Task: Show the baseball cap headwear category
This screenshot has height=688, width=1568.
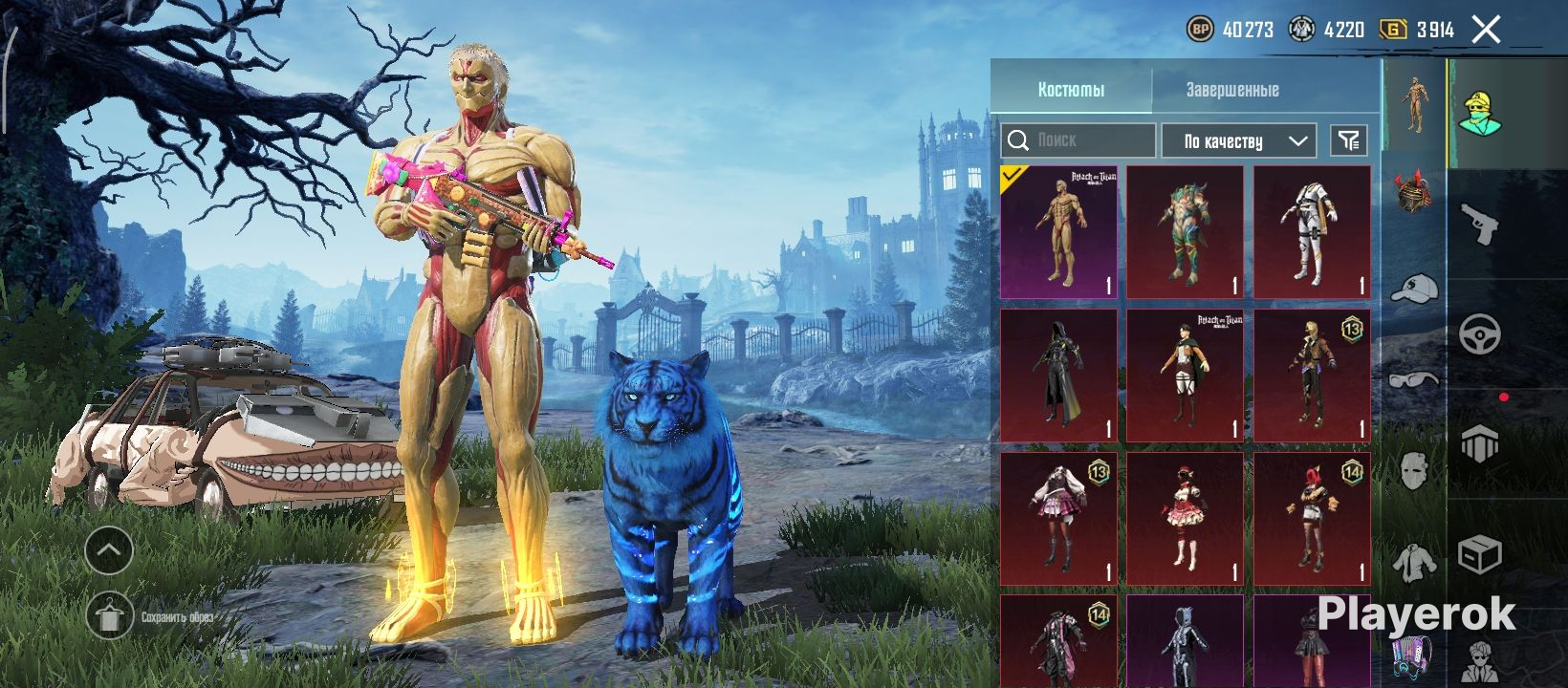Action: point(1414,287)
